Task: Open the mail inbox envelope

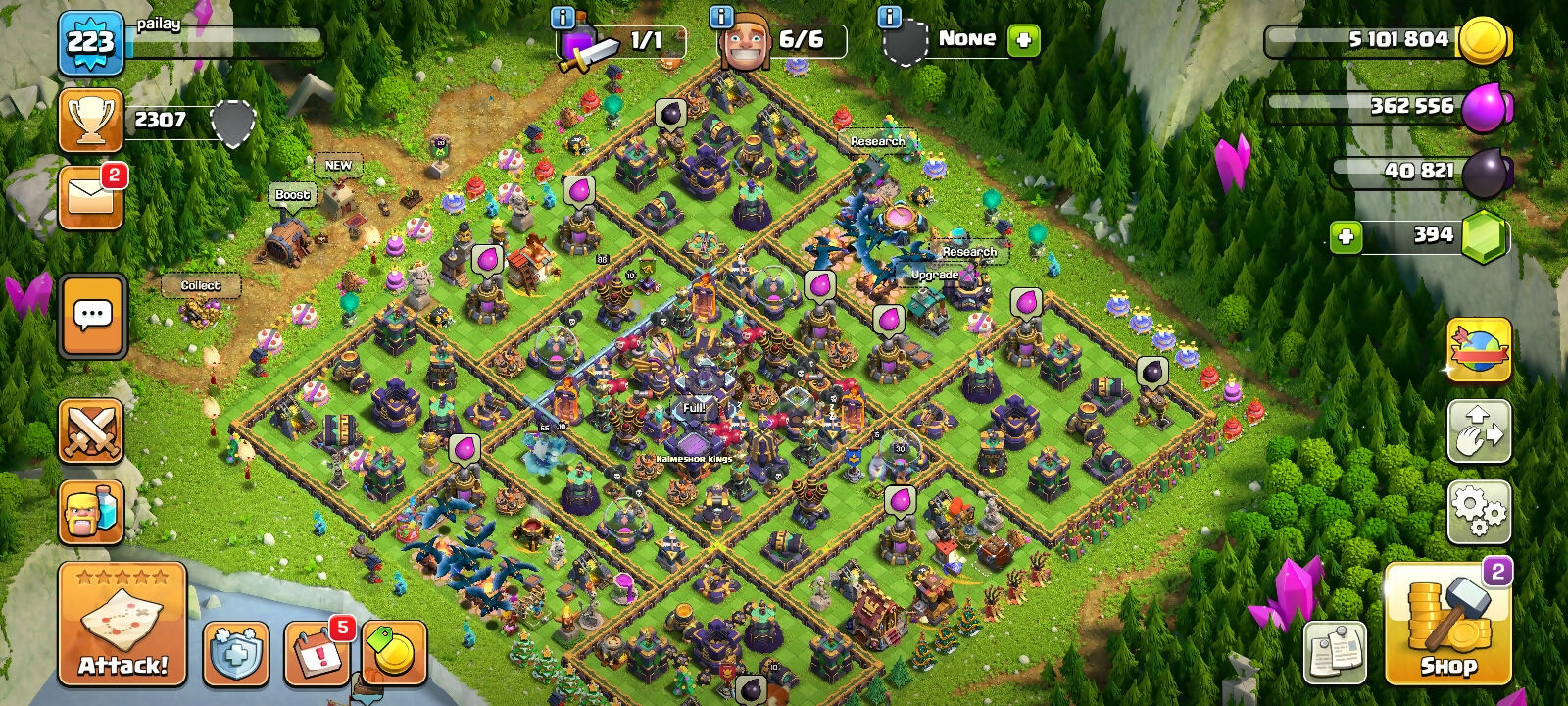Action: click(x=91, y=198)
